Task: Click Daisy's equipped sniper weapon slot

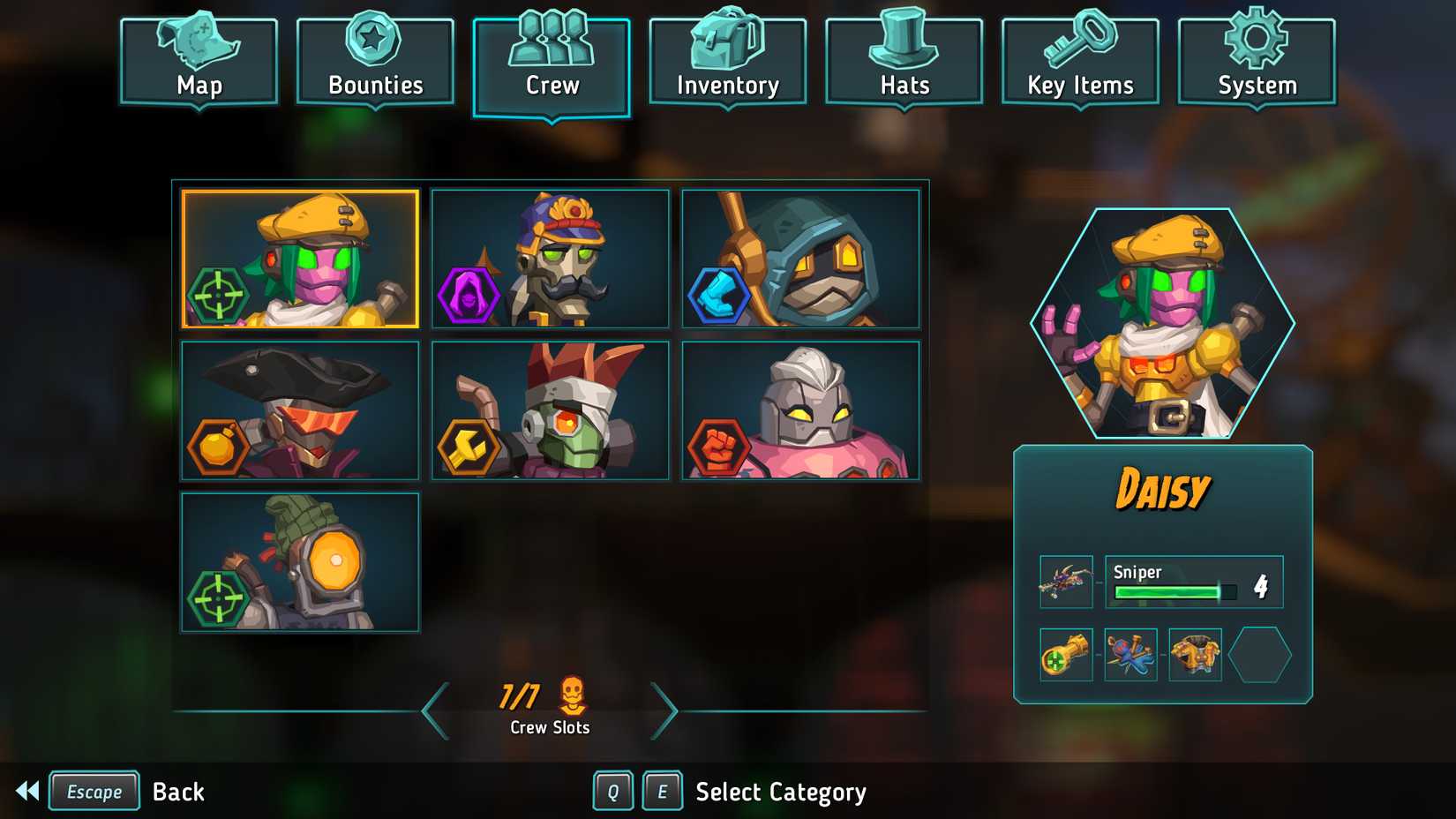Action: [x=1064, y=582]
